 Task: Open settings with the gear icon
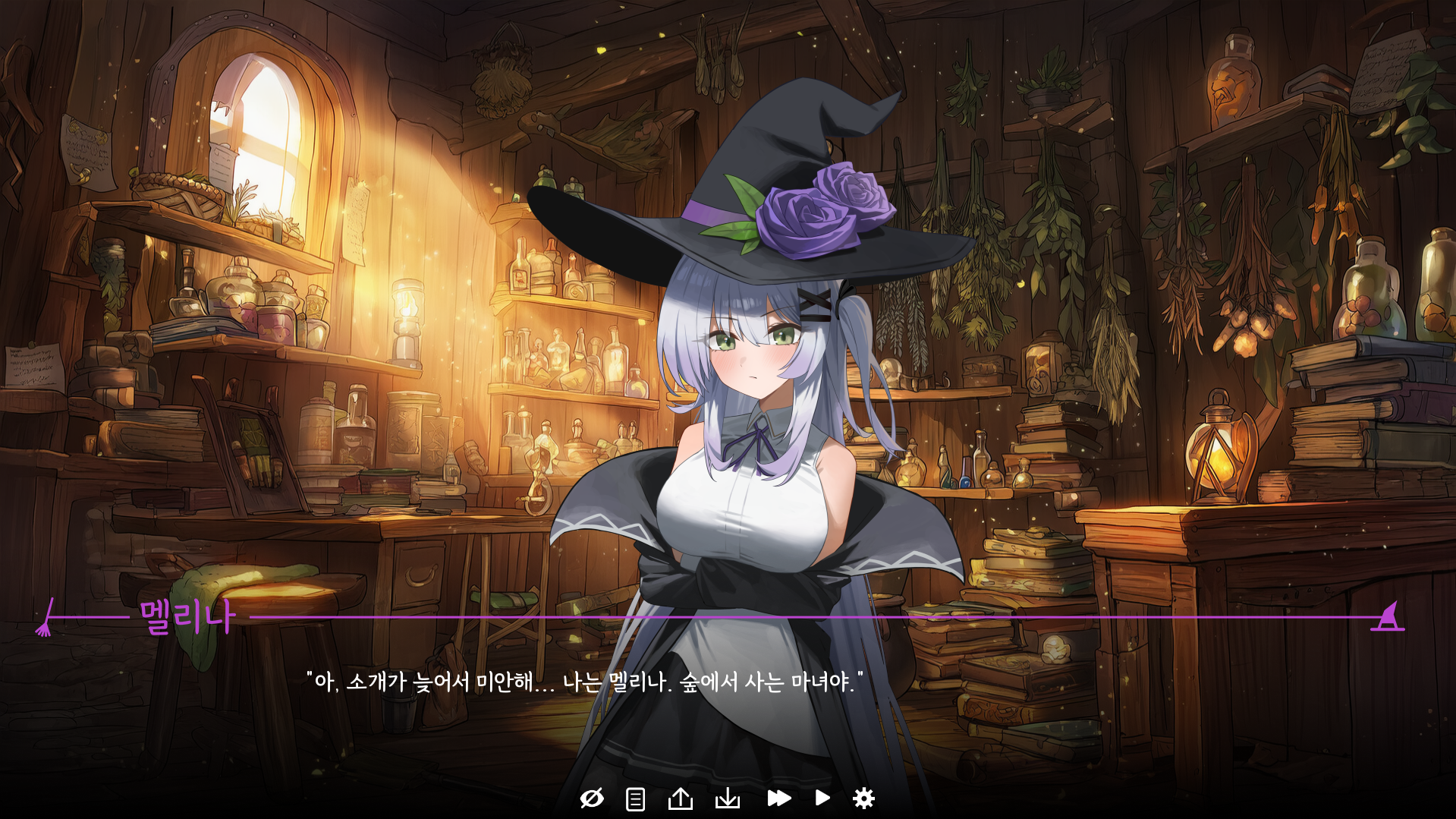click(x=866, y=798)
